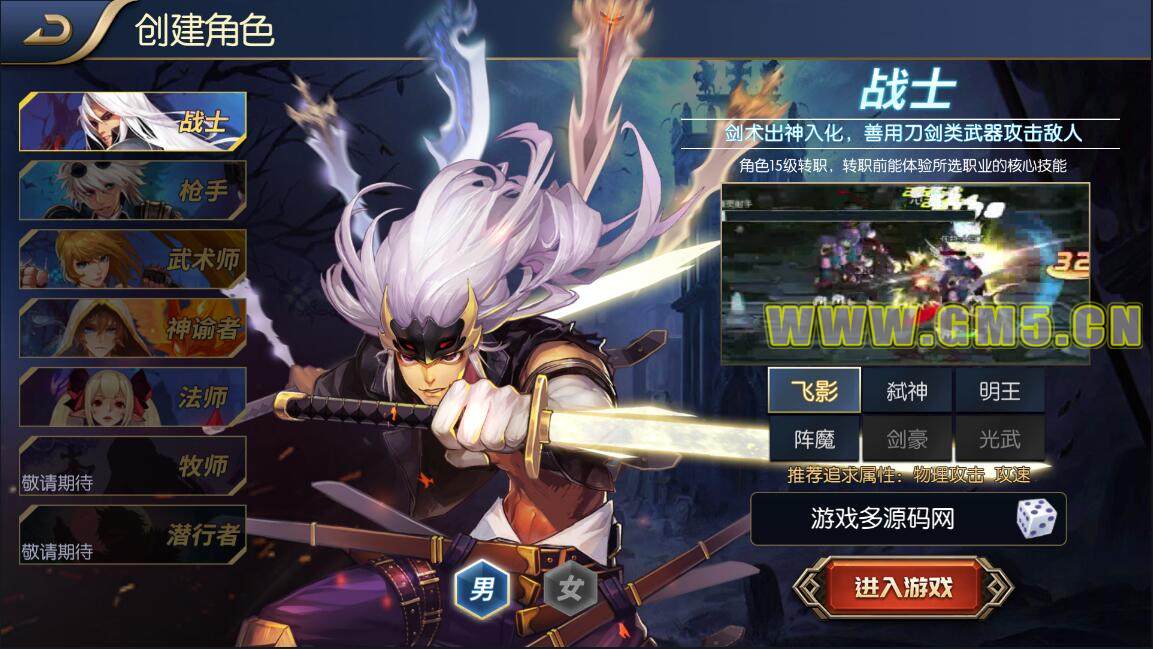The width and height of the screenshot is (1153, 649).
Task: Switch to the female 女 gender
Action: coord(571,587)
